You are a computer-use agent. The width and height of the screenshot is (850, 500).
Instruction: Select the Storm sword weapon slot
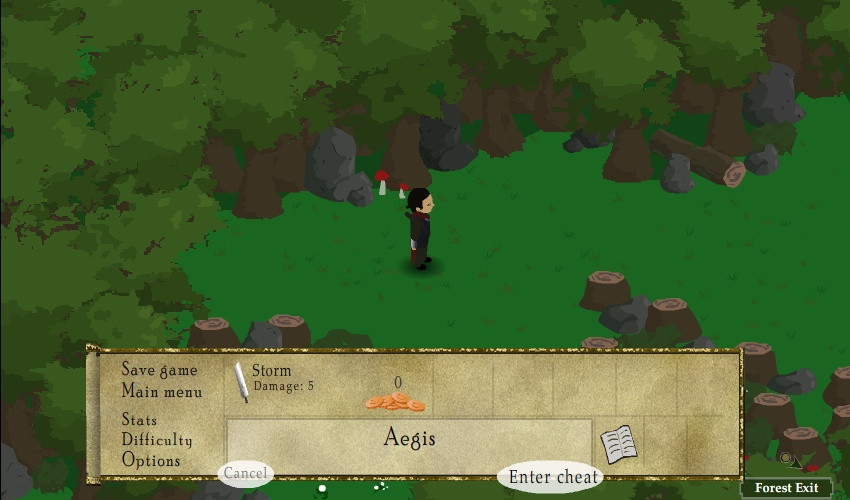click(x=242, y=382)
